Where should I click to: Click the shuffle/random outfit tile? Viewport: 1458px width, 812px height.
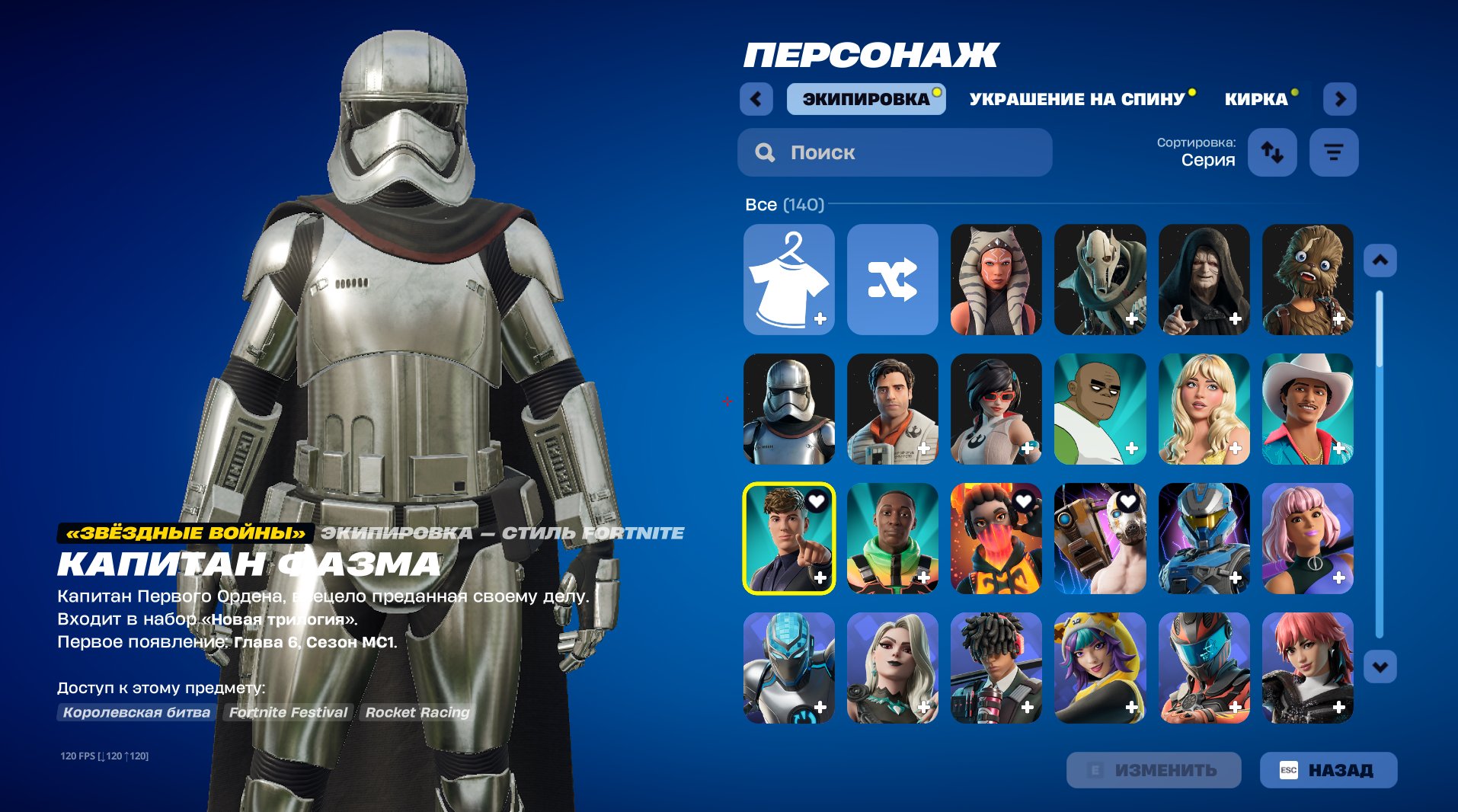[x=892, y=280]
